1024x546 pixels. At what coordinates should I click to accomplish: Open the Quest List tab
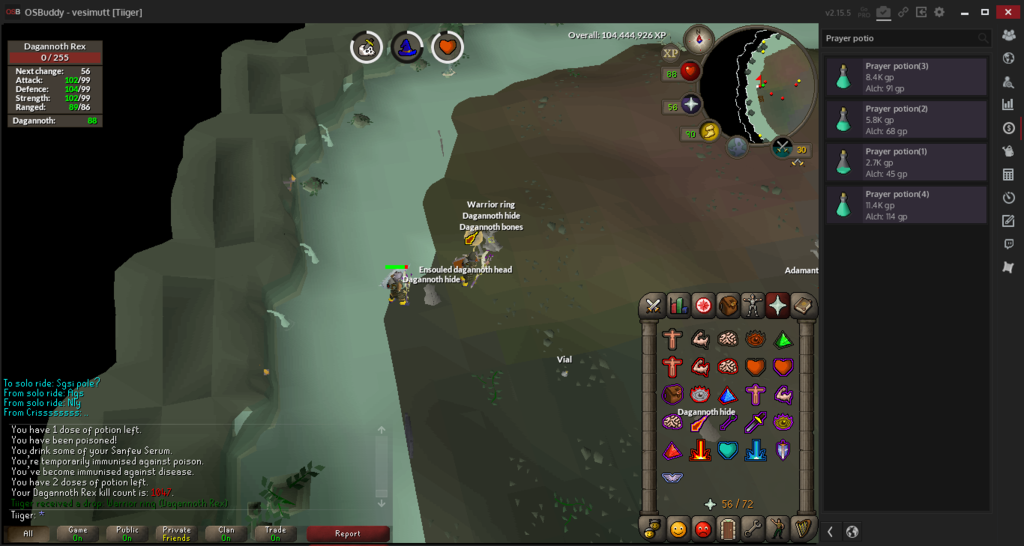coord(703,306)
